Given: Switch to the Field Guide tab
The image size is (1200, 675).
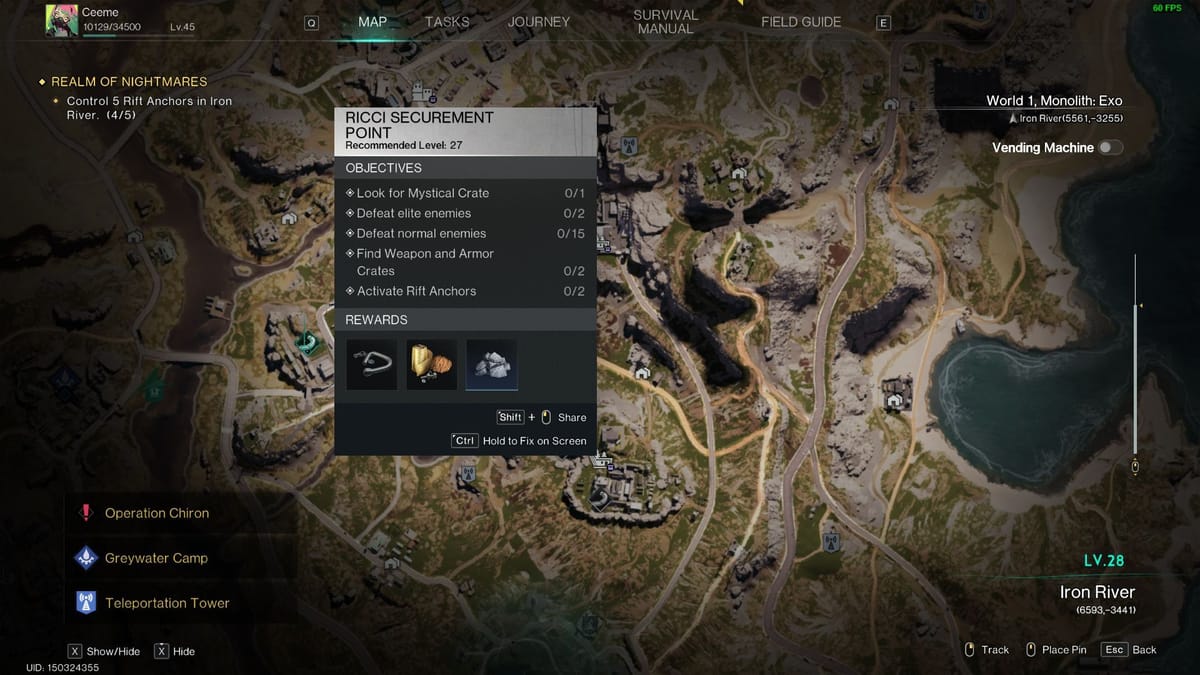Looking at the screenshot, I should (x=800, y=22).
